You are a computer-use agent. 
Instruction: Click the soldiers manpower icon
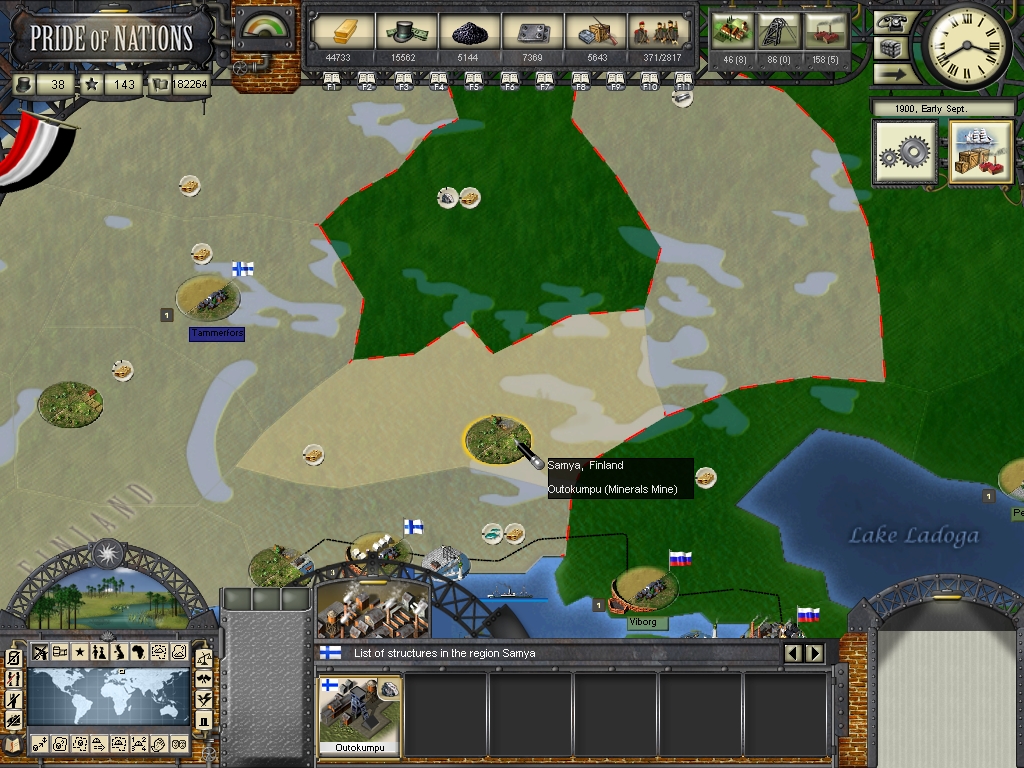657,32
